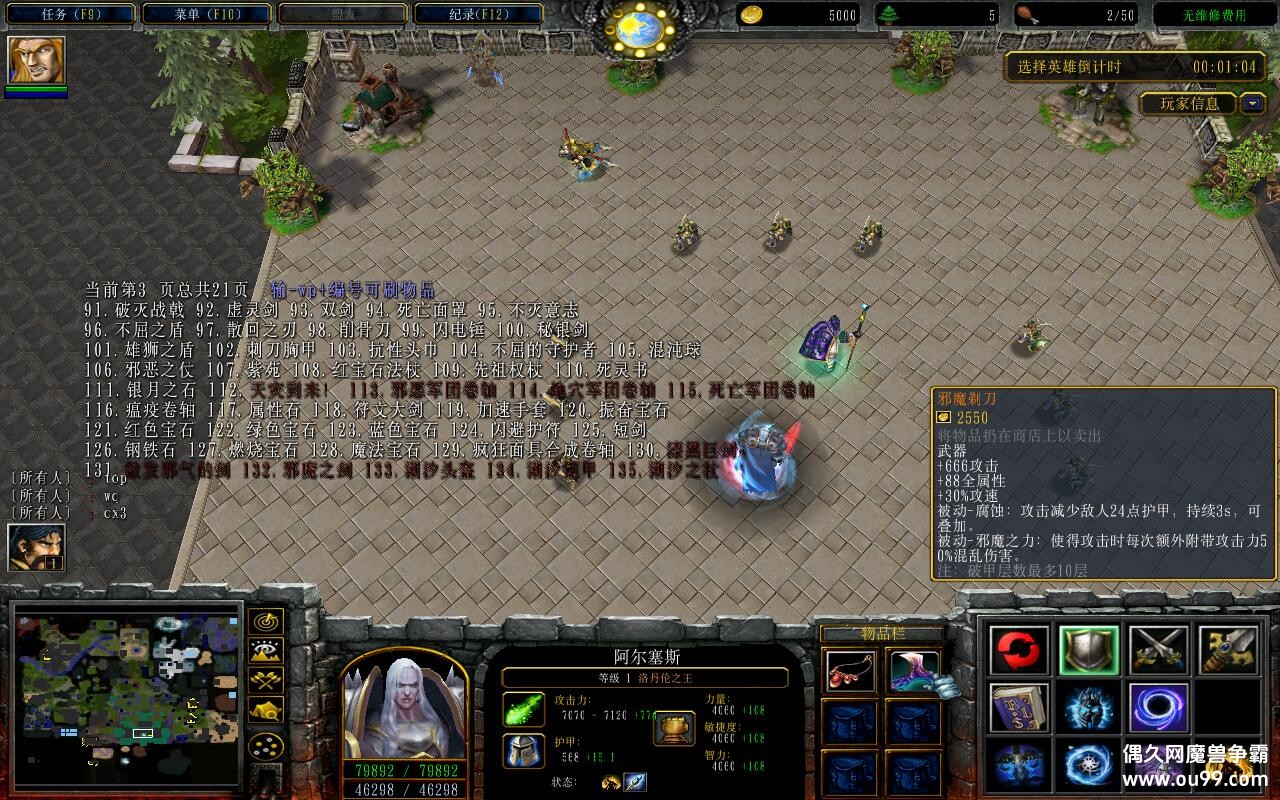Click the grayed 盟友 allies button
The height and width of the screenshot is (800, 1280).
point(345,13)
